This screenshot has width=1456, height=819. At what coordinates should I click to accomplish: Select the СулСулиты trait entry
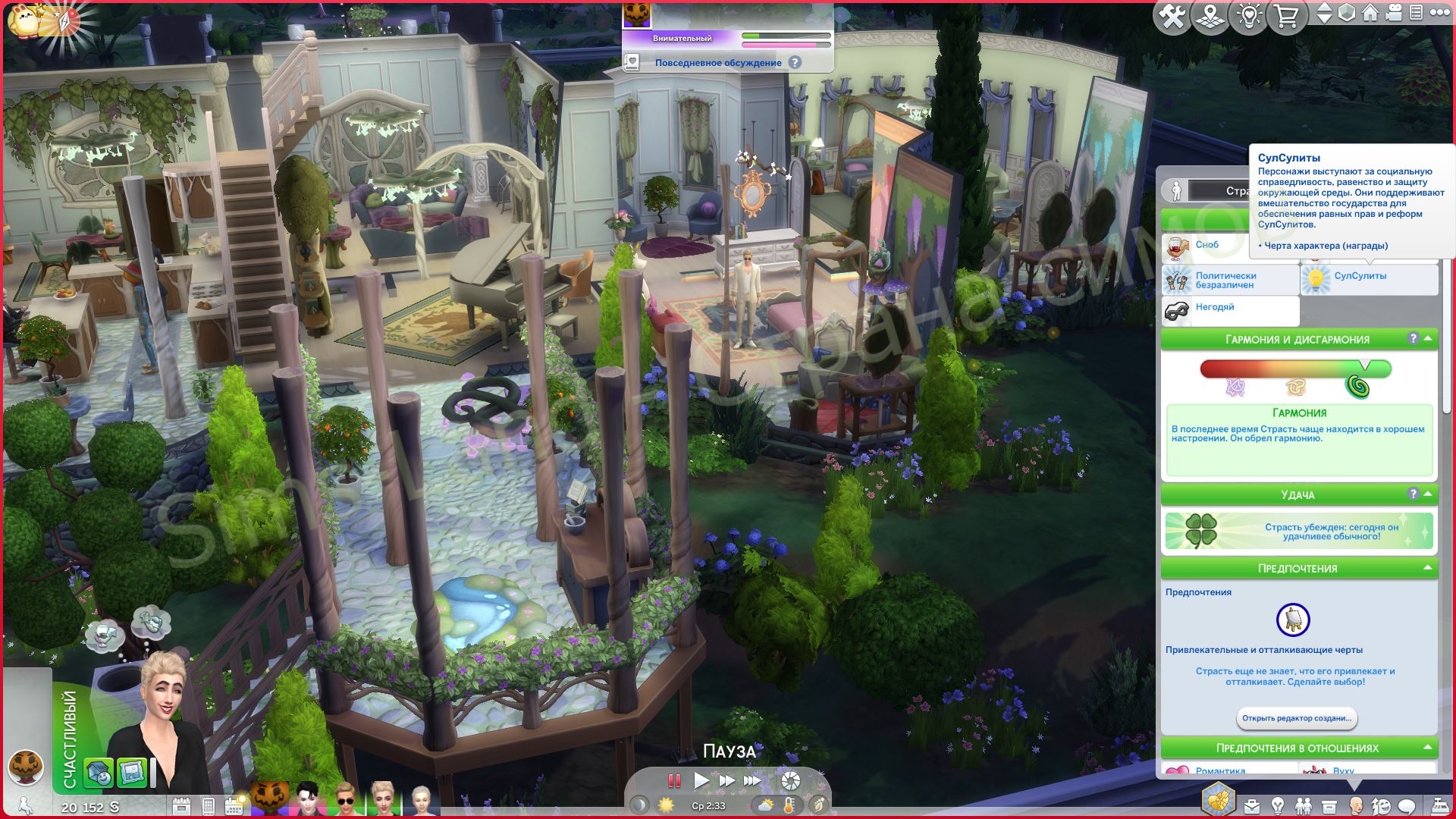pyautogui.click(x=1369, y=277)
